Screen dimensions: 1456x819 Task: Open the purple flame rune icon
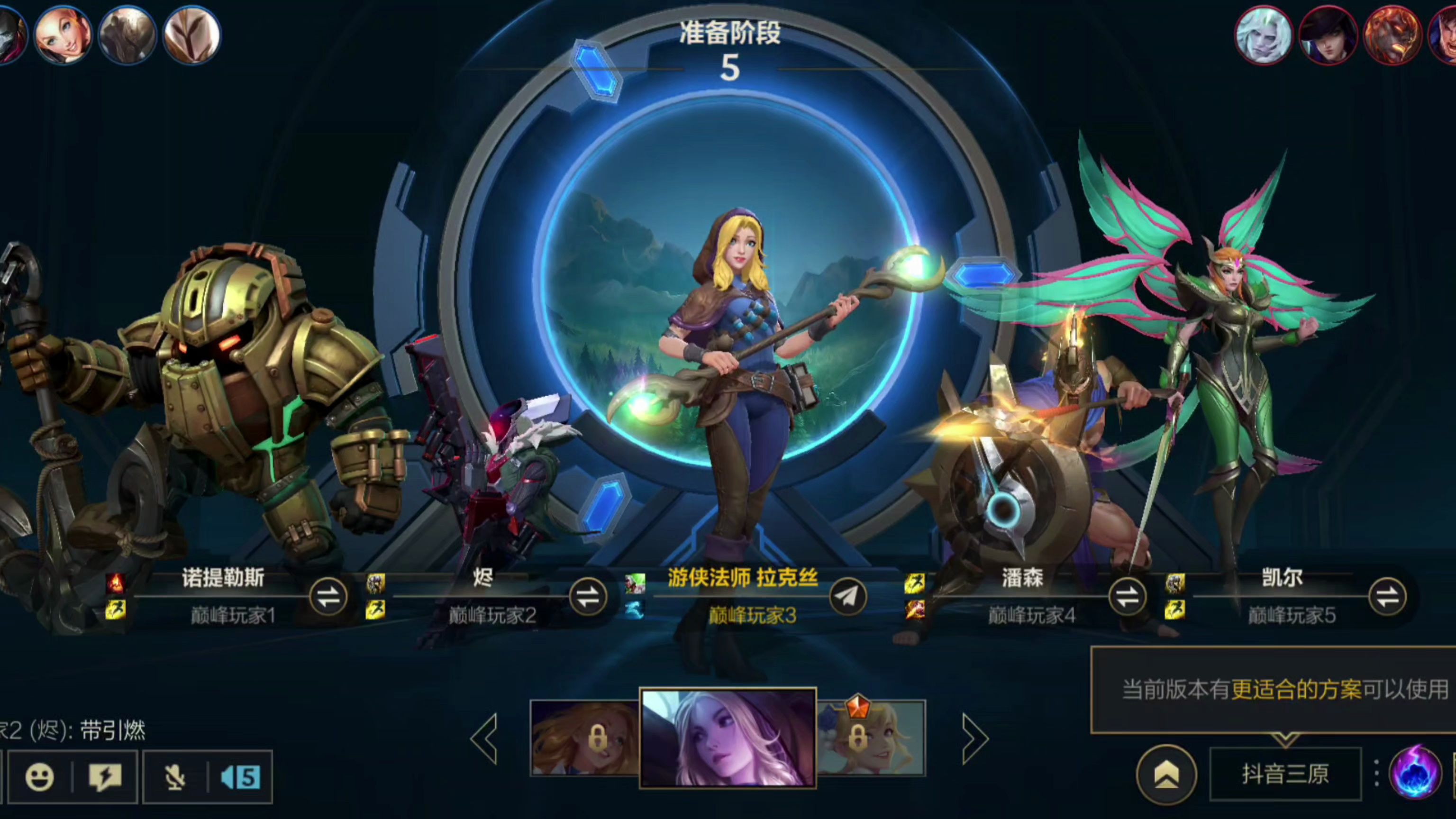tap(1415, 774)
